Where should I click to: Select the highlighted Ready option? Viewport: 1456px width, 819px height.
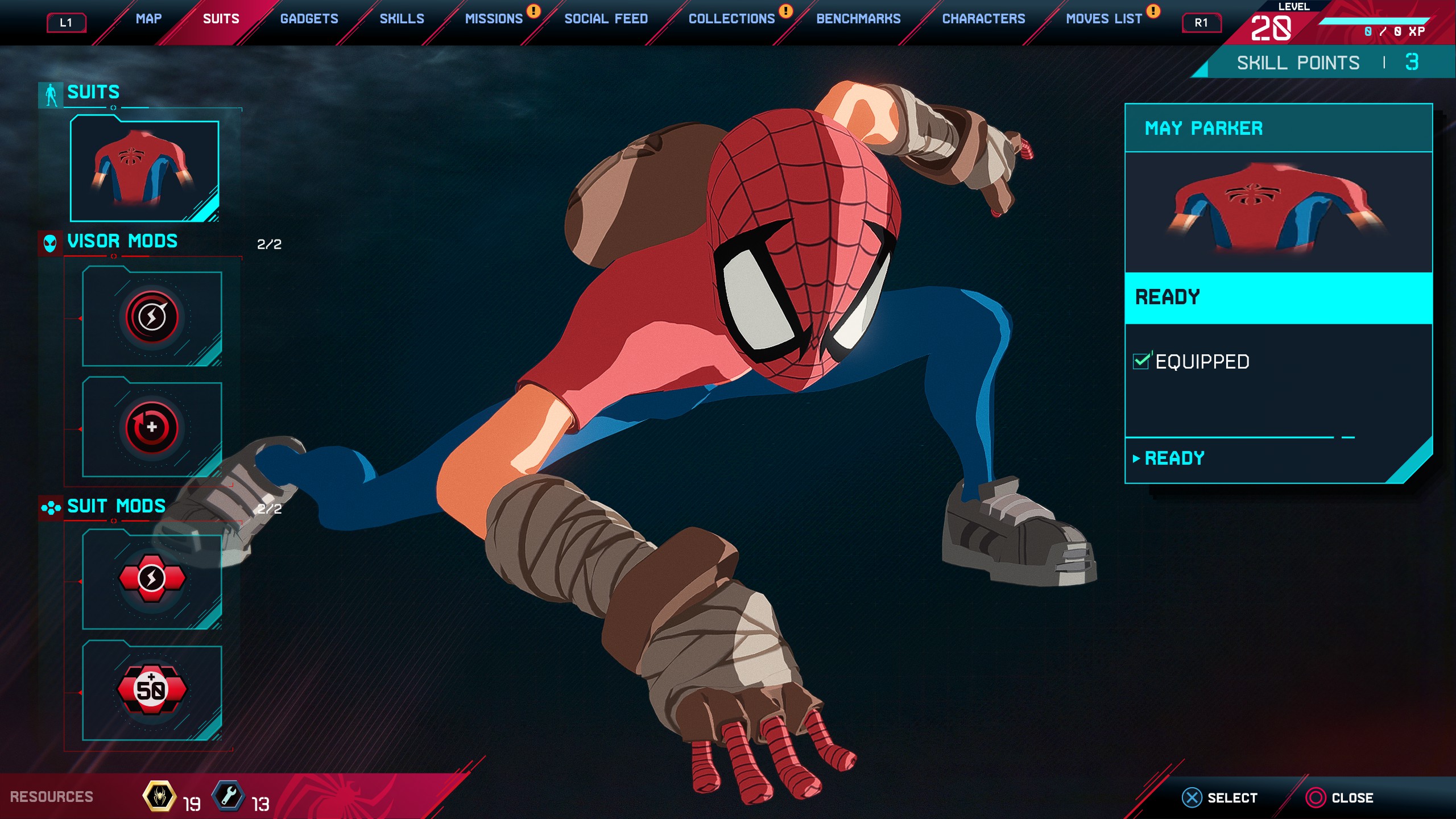1277,297
